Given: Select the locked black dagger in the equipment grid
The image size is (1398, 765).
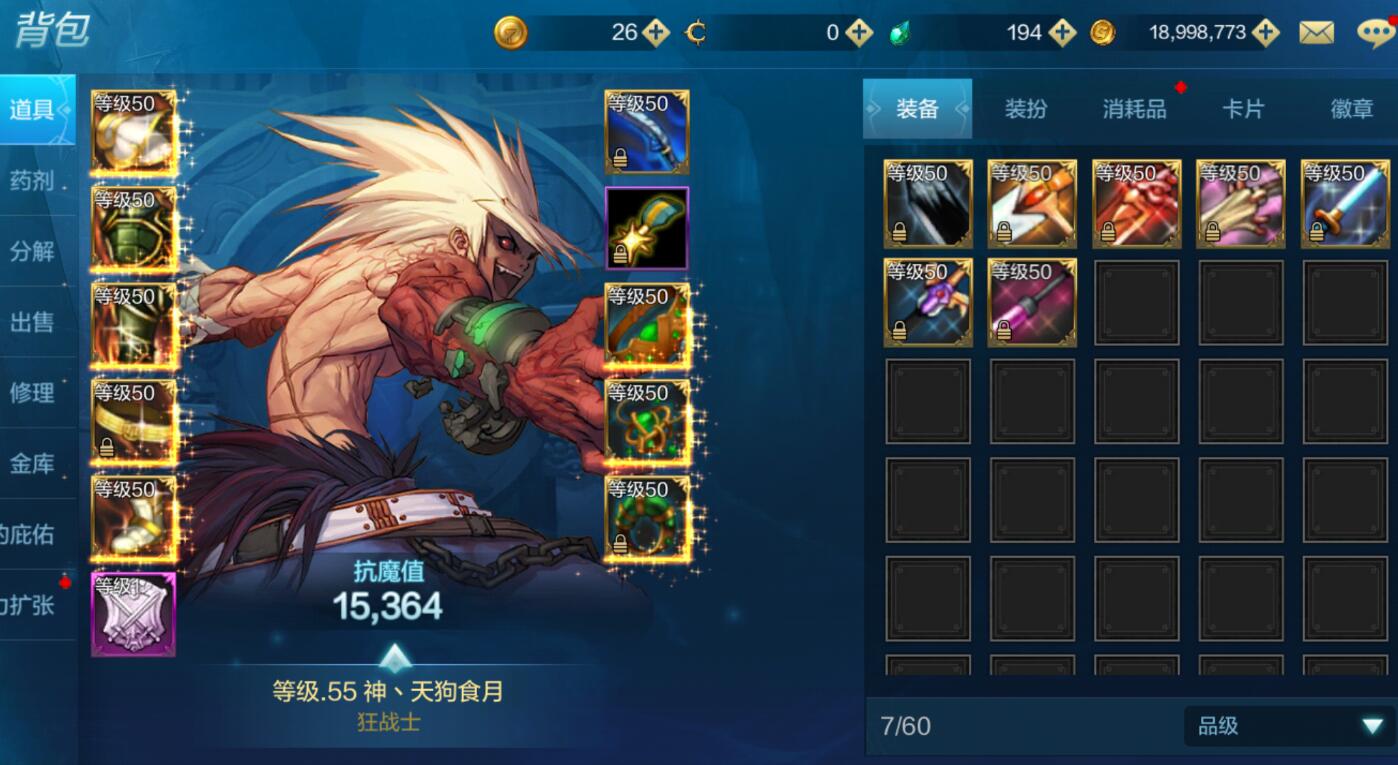Looking at the screenshot, I should [x=927, y=203].
